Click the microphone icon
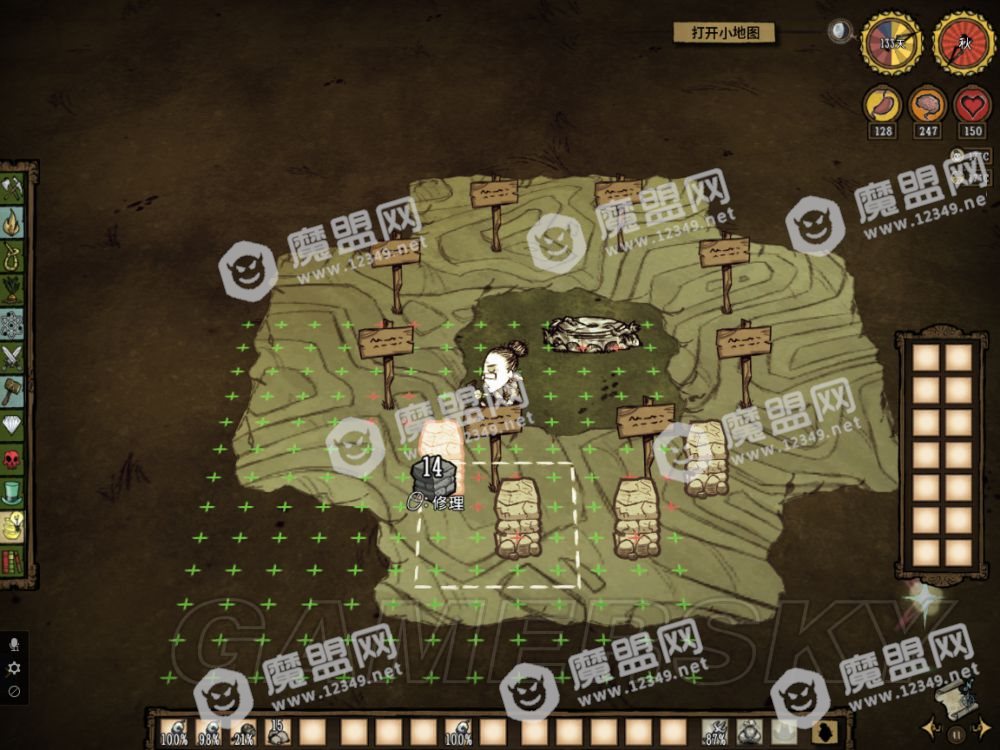Screen dimensions: 1000x750 coord(14,645)
